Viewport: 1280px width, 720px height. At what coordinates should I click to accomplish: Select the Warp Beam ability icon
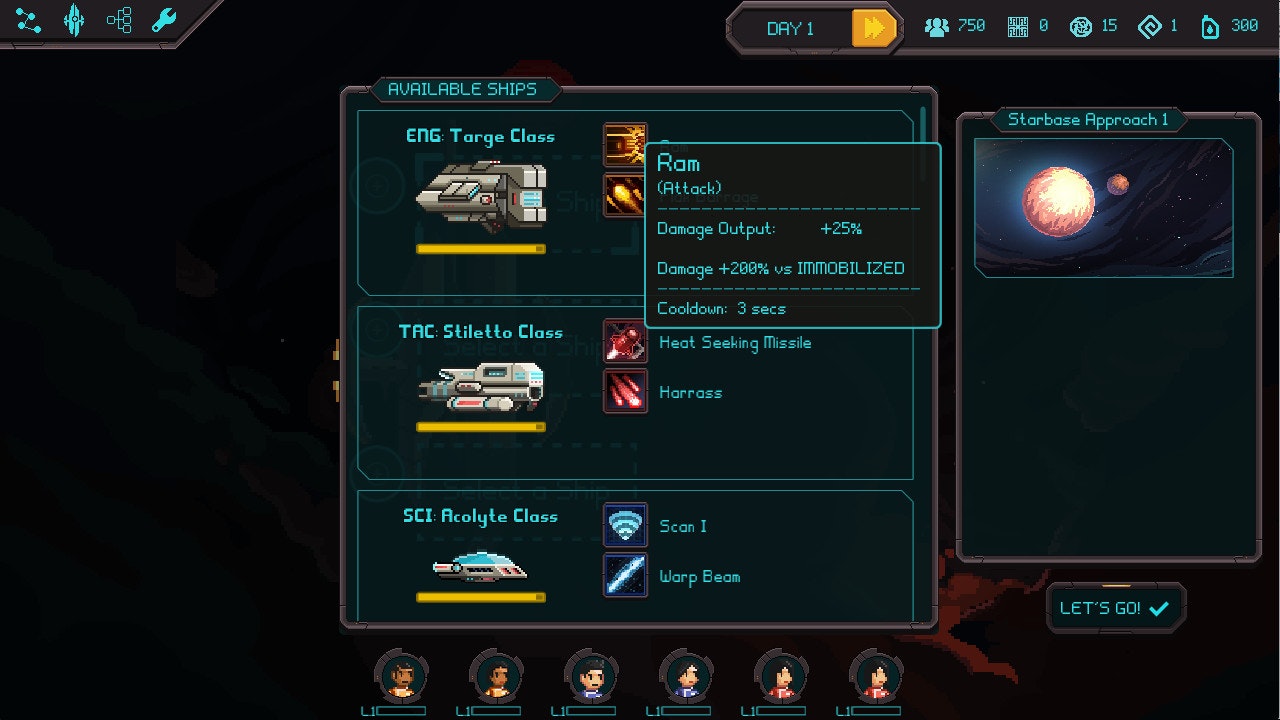point(625,575)
